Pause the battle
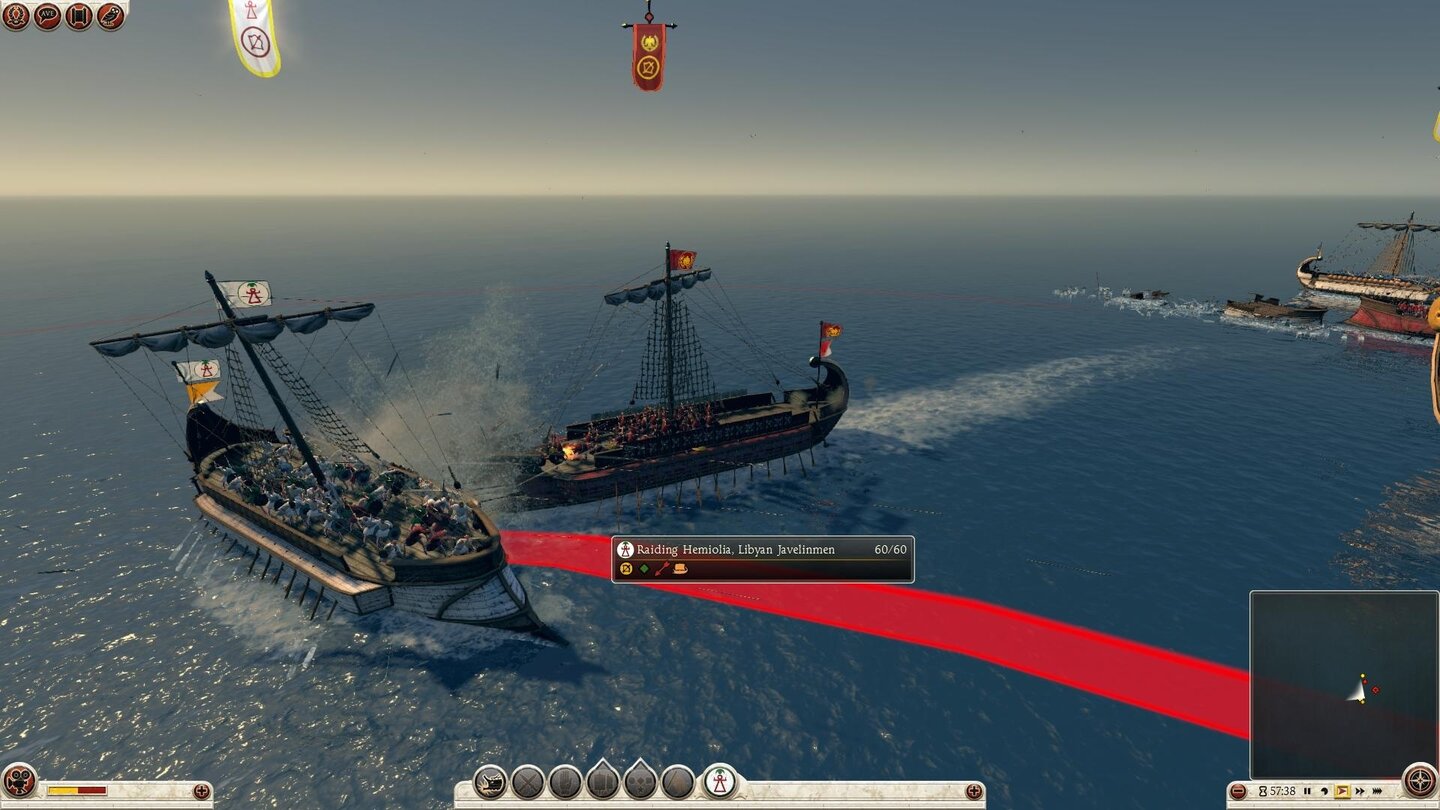This screenshot has width=1440, height=810. [x=1307, y=791]
